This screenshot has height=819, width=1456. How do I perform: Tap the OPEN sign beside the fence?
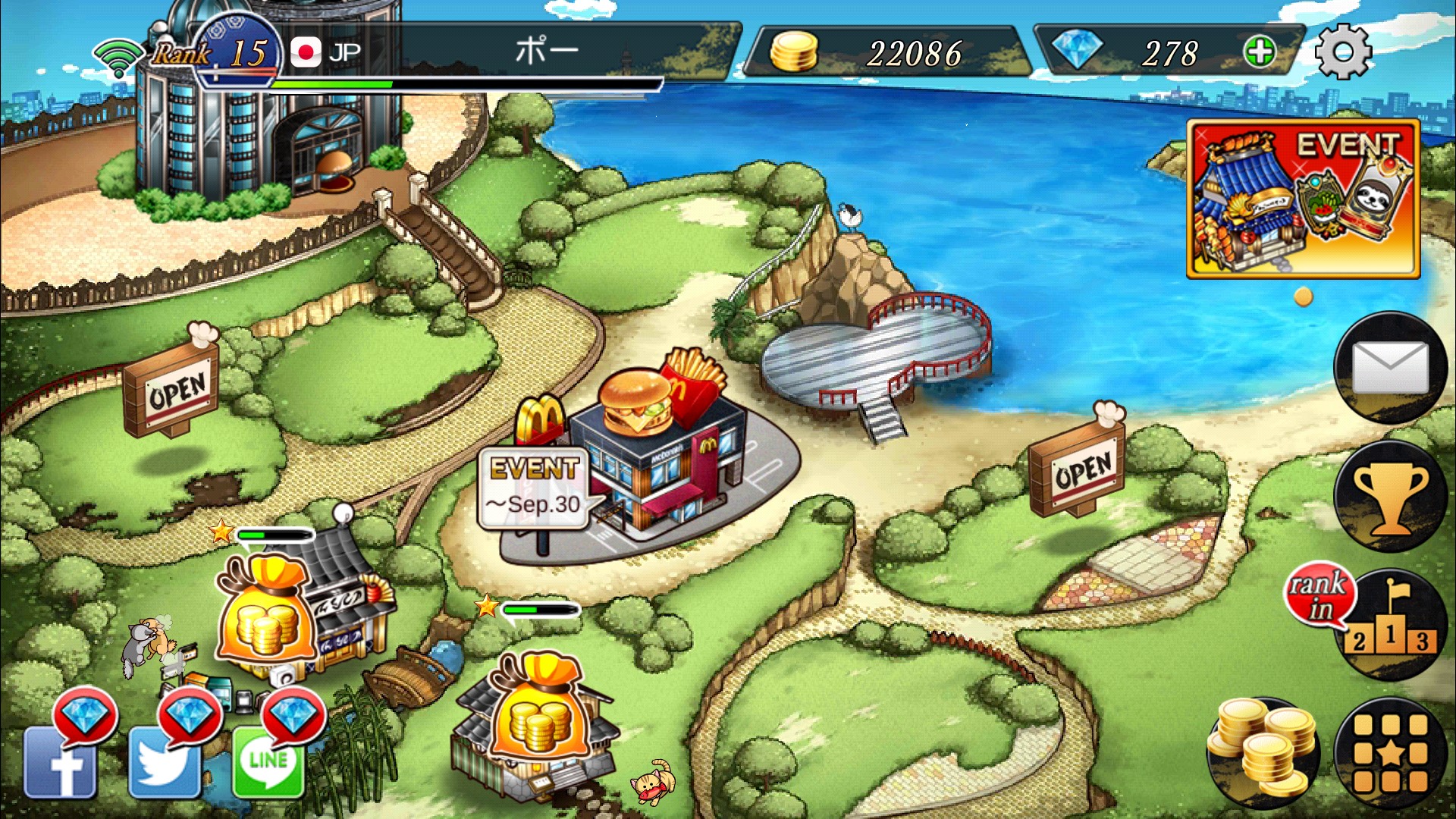click(171, 389)
